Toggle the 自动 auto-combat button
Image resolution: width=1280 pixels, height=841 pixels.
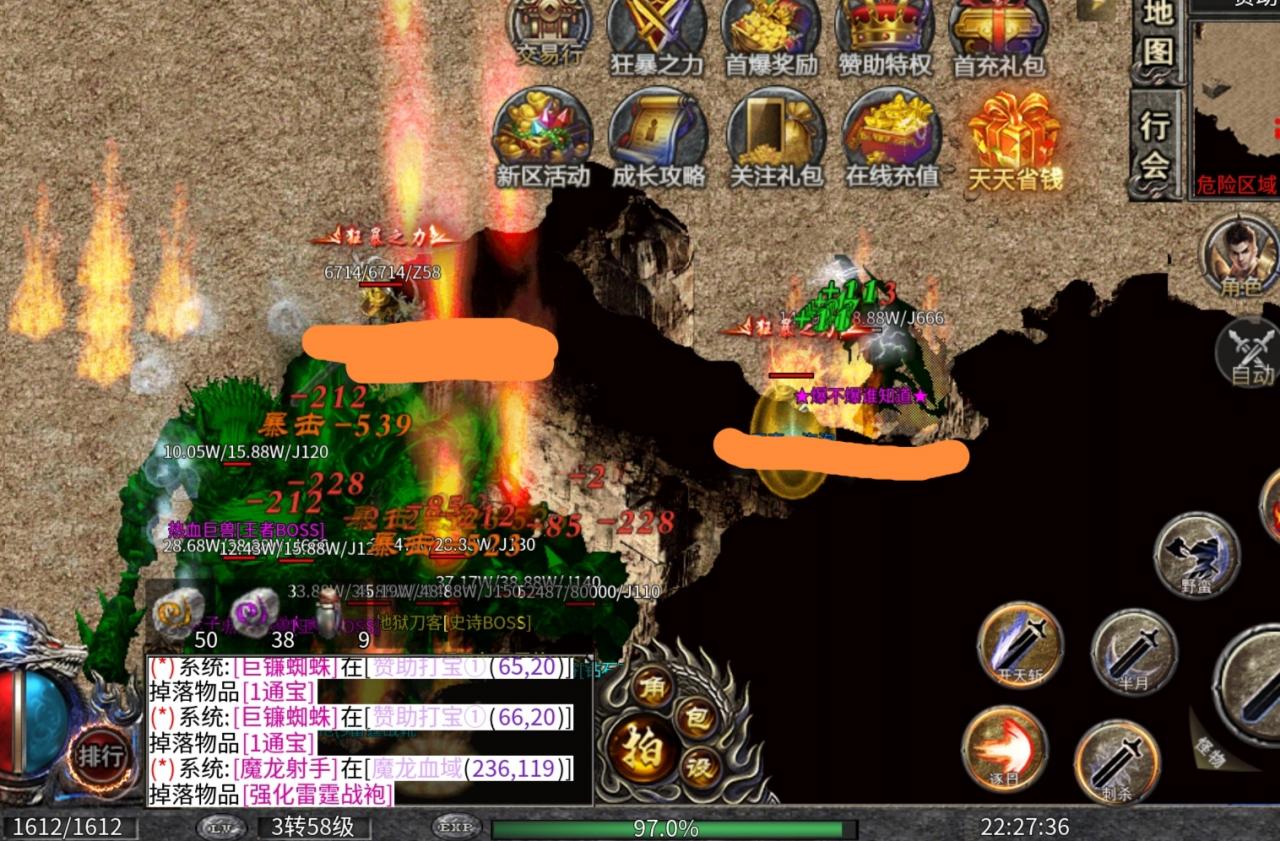pyautogui.click(x=1250, y=354)
